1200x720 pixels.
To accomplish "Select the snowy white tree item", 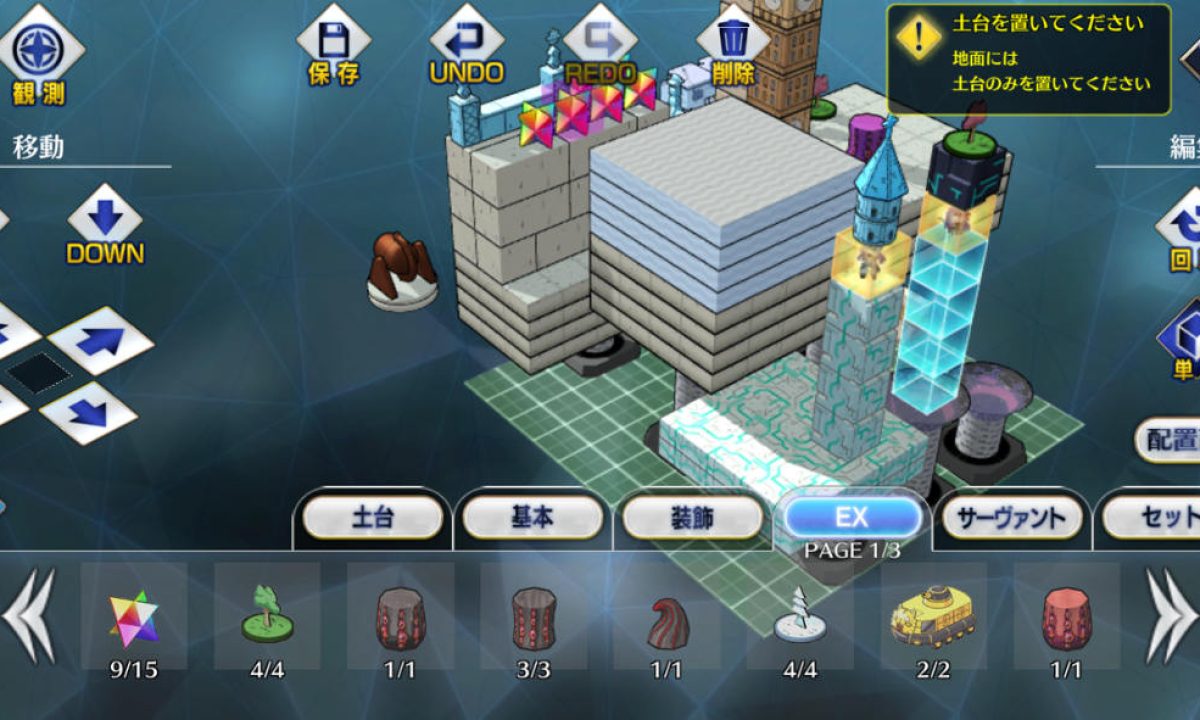I will pyautogui.click(x=799, y=617).
